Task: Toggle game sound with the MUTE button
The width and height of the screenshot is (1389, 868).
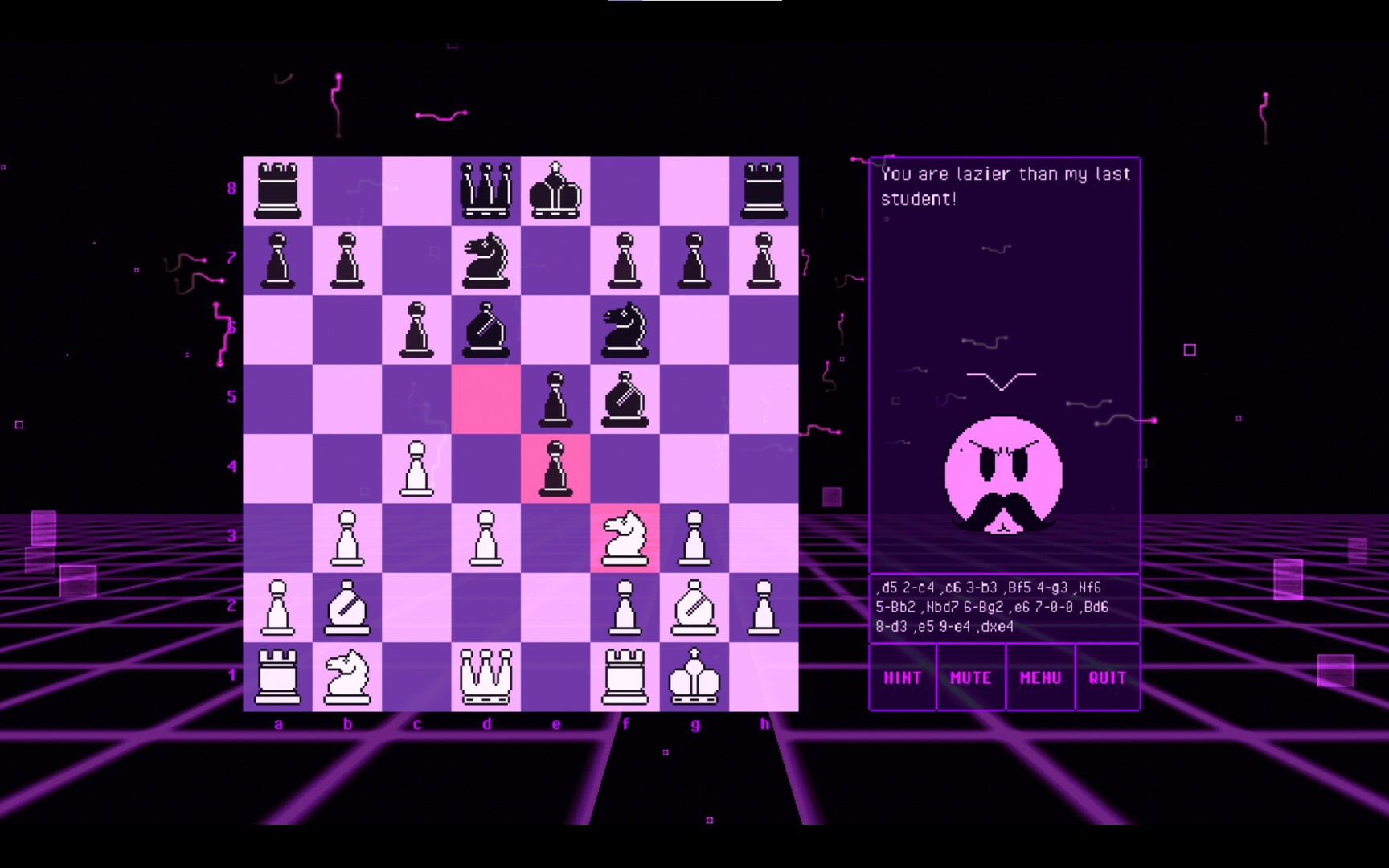Action: pyautogui.click(x=970, y=678)
